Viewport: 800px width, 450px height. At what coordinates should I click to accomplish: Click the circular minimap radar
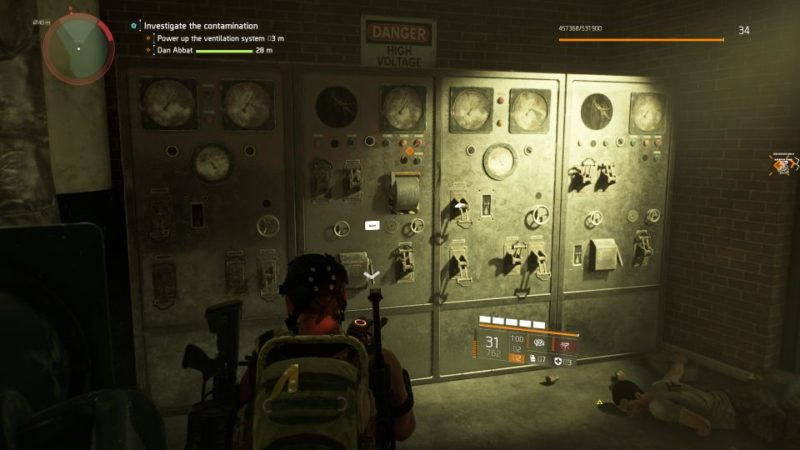click(x=77, y=46)
